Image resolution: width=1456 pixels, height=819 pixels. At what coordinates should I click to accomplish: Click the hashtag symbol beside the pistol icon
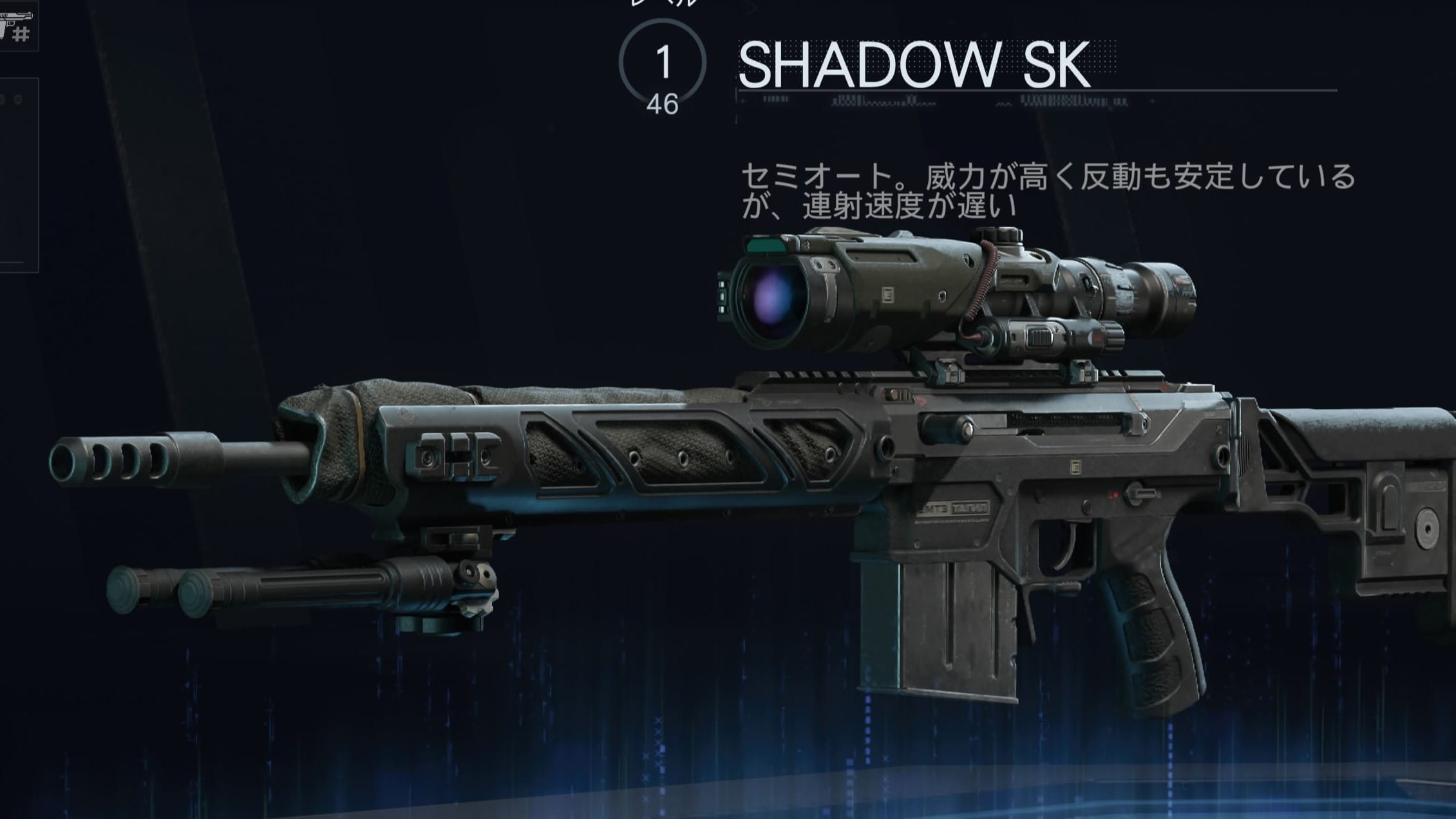click(x=21, y=32)
